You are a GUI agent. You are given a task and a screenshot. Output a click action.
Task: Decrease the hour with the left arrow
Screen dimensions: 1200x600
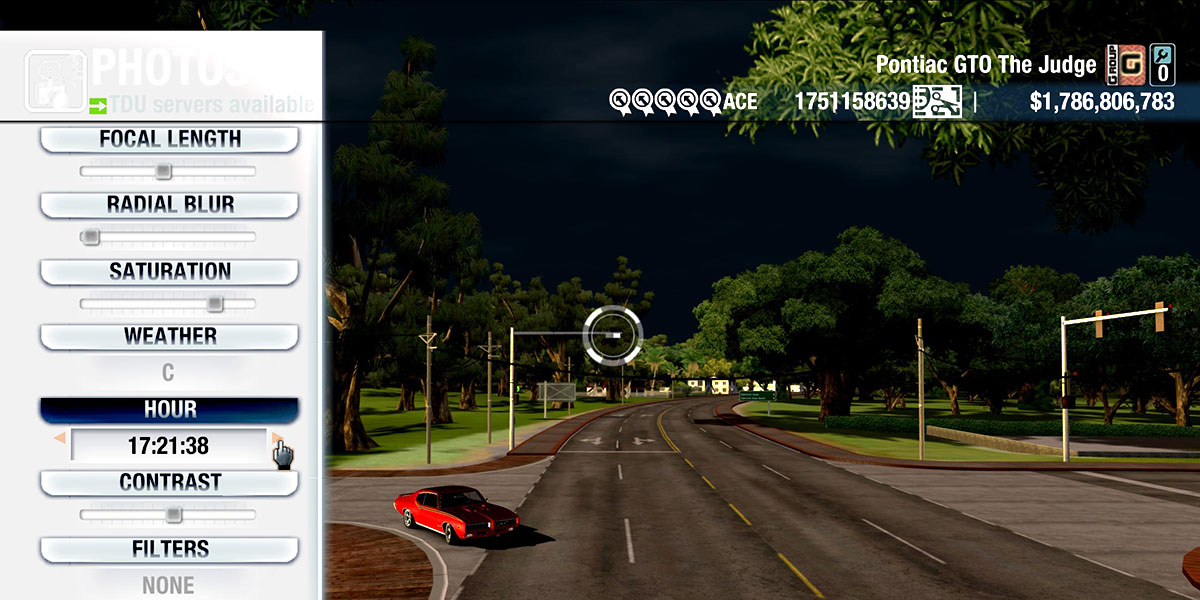(x=60, y=438)
